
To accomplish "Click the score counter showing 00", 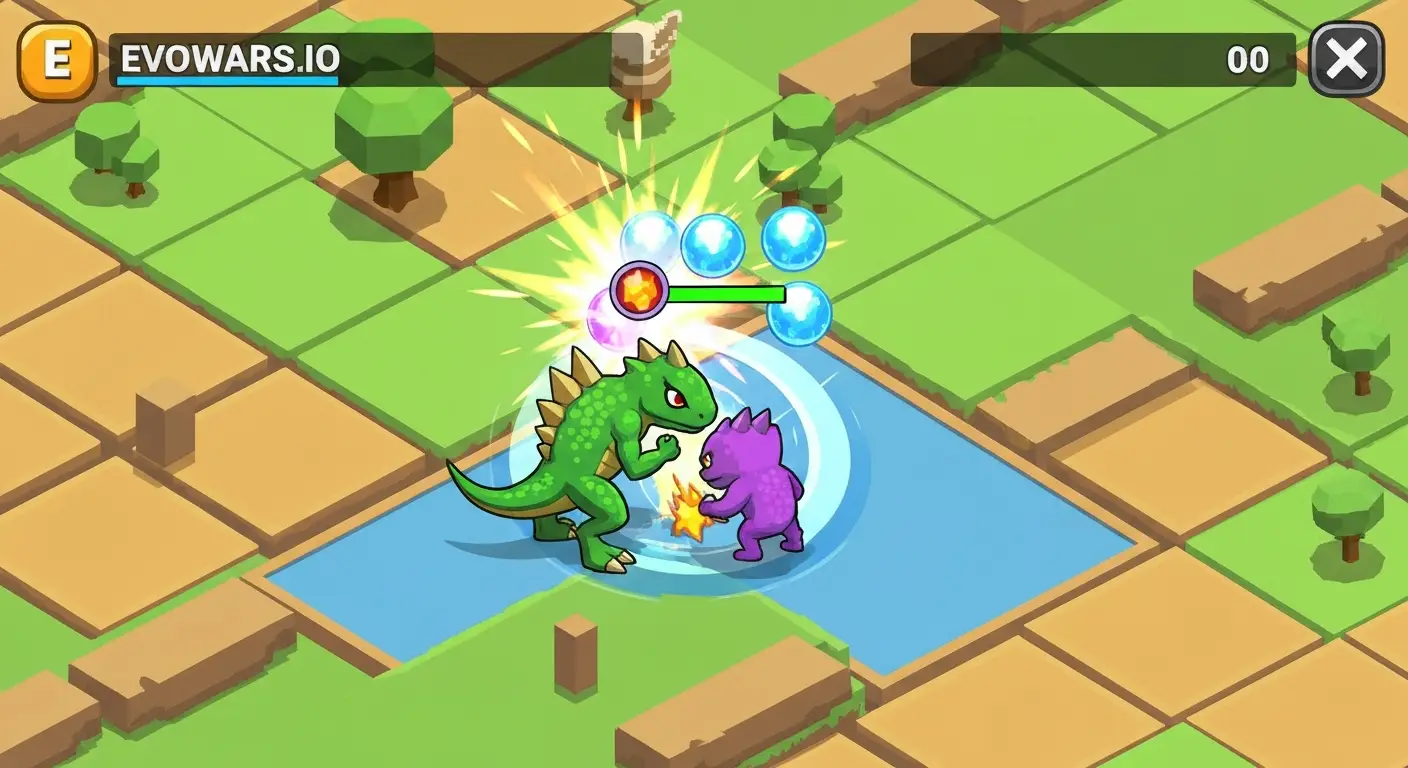I will click(x=1248, y=60).
